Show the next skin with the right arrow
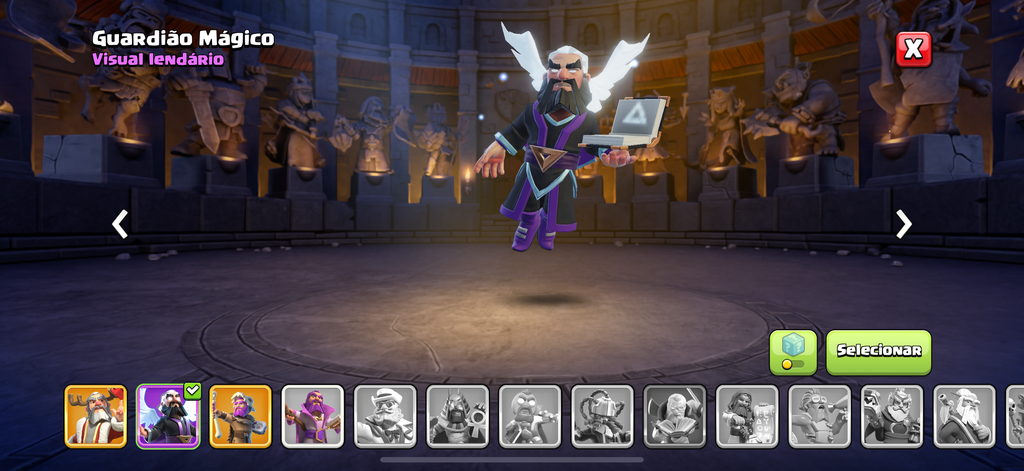Screen dimensions: 1024x471 (x=903, y=224)
